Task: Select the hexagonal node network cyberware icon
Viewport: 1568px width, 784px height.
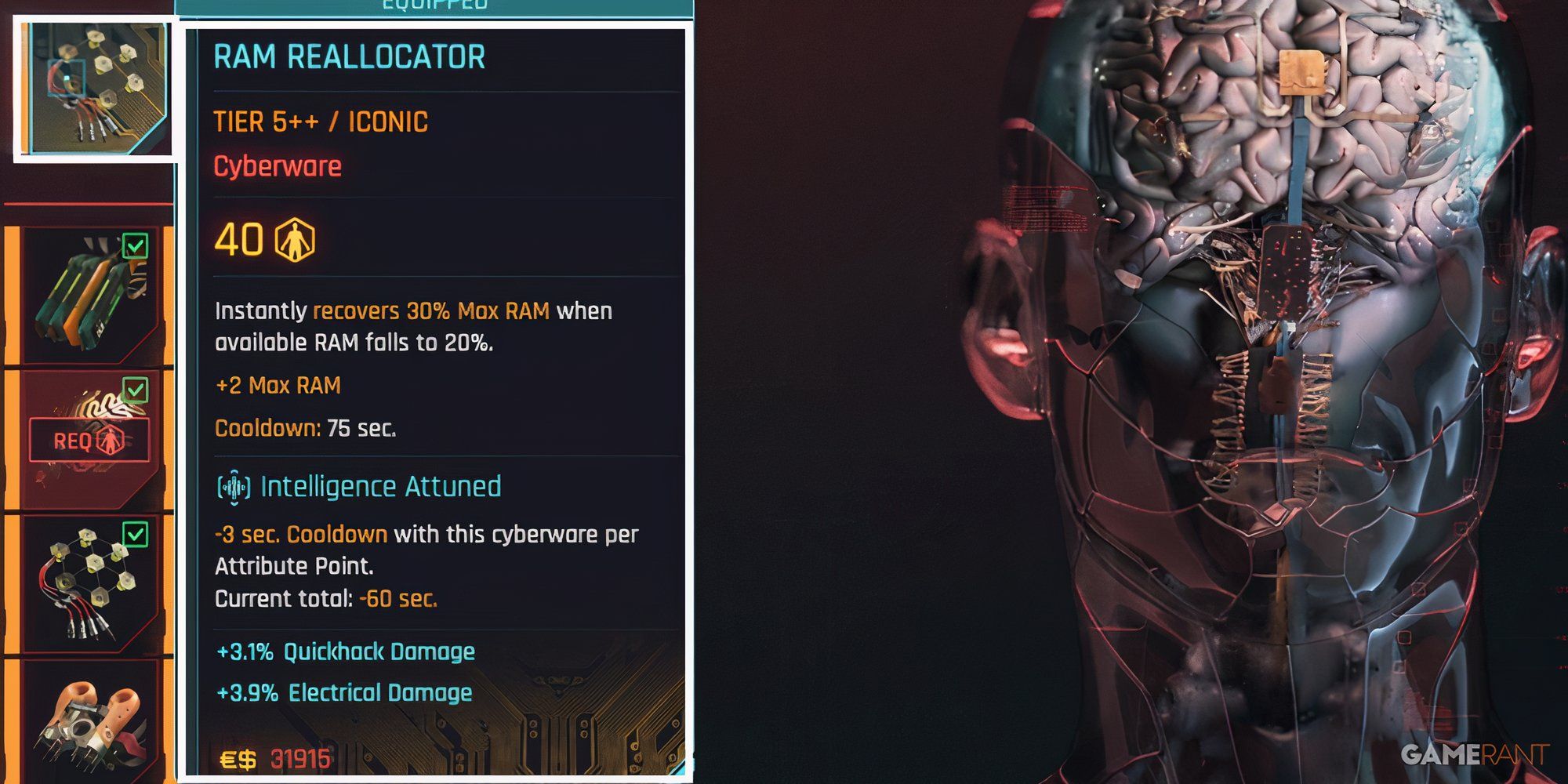Action: 86,580
